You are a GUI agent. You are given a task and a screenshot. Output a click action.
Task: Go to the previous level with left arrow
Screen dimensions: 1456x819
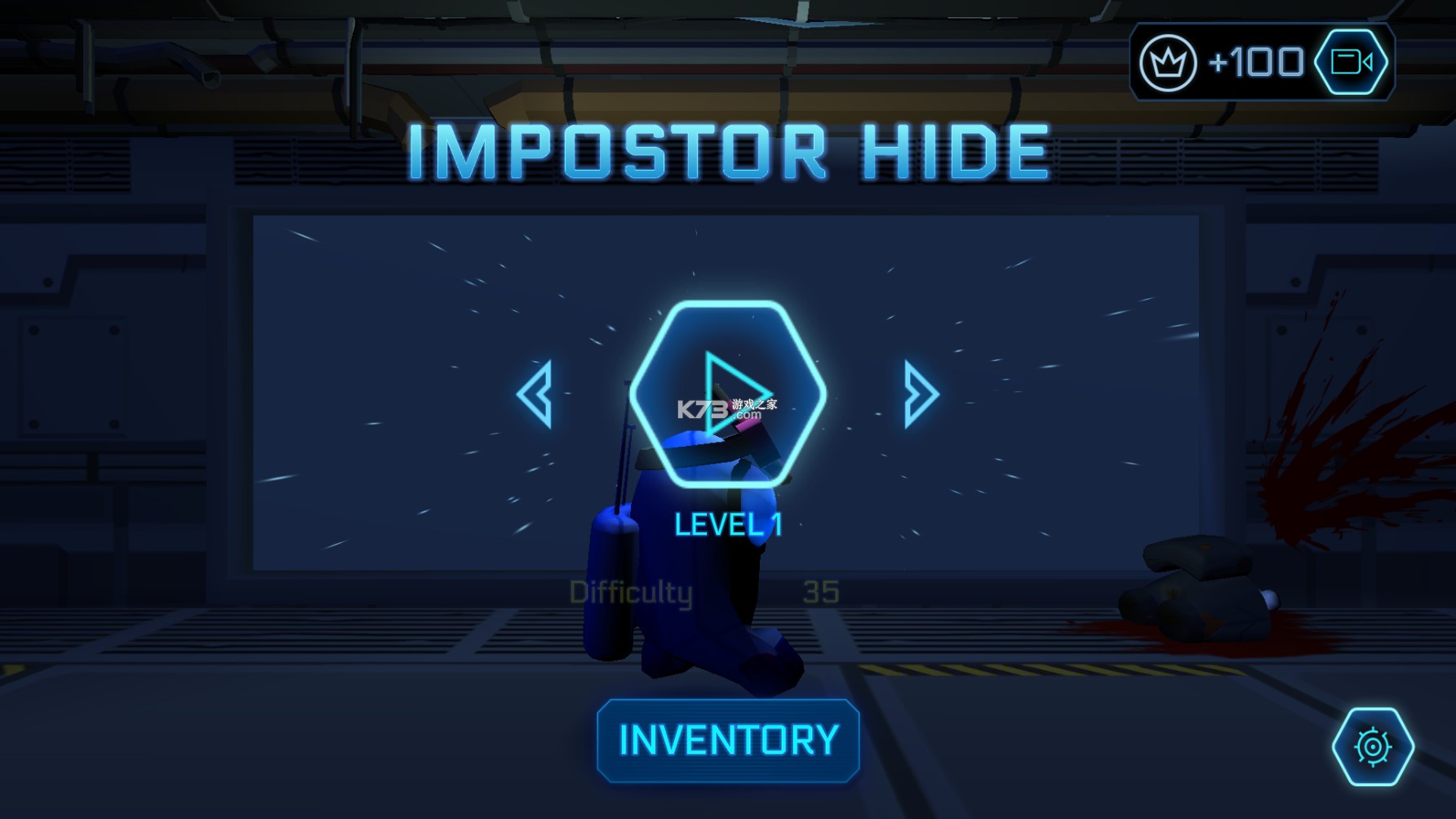tap(535, 394)
